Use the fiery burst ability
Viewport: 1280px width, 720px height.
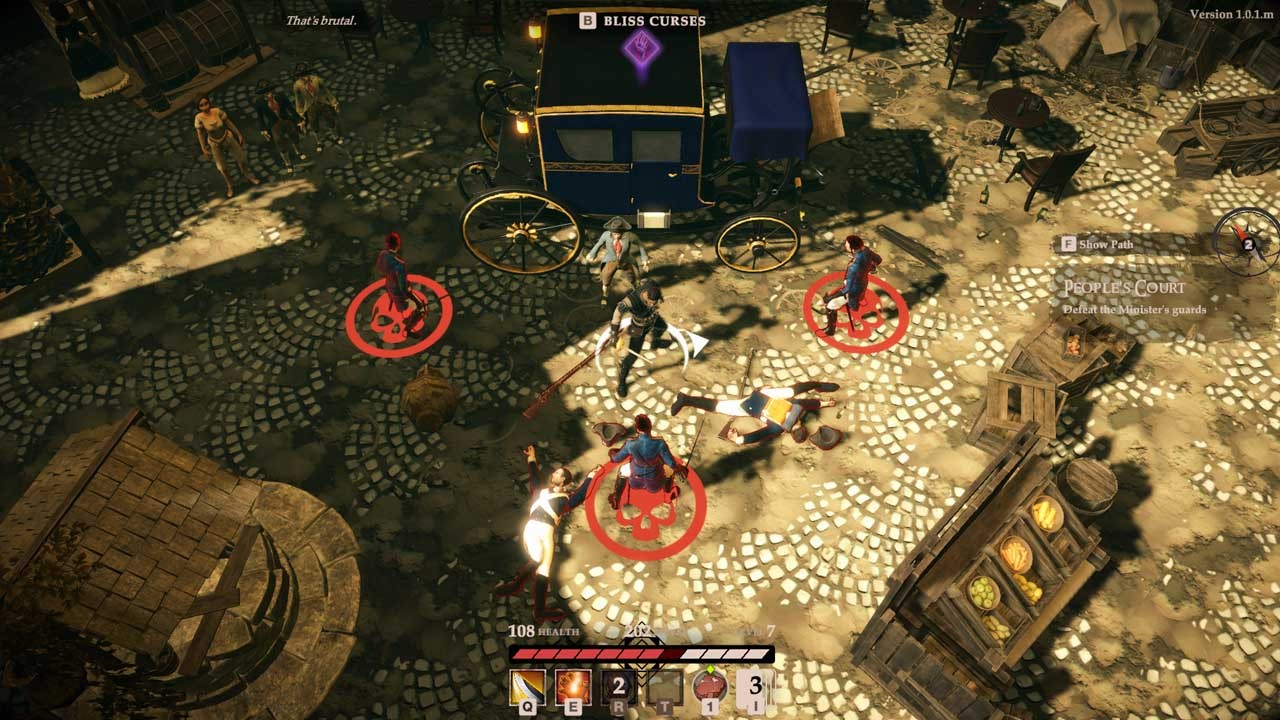pos(573,687)
